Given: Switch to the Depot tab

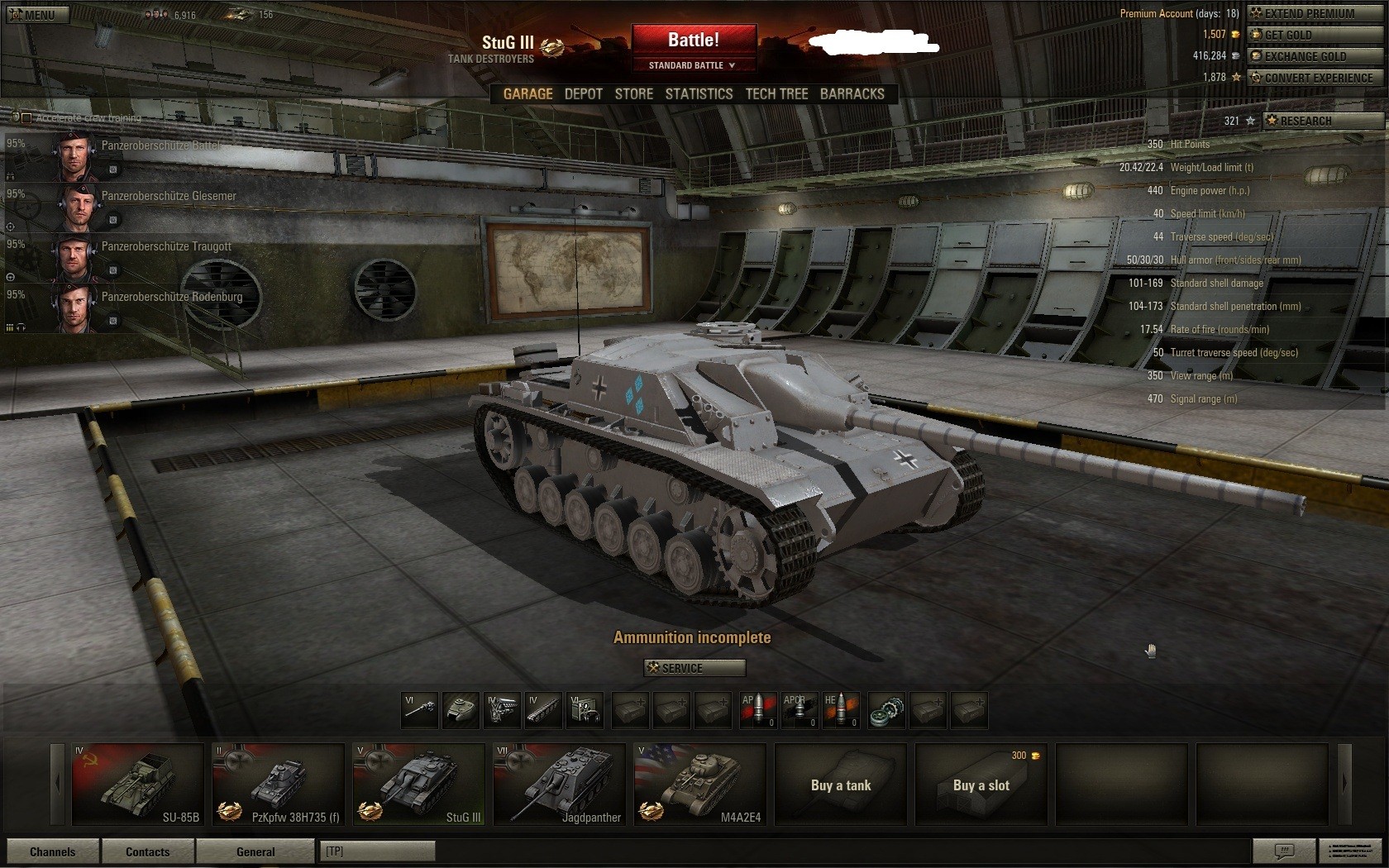Looking at the screenshot, I should 583,94.
